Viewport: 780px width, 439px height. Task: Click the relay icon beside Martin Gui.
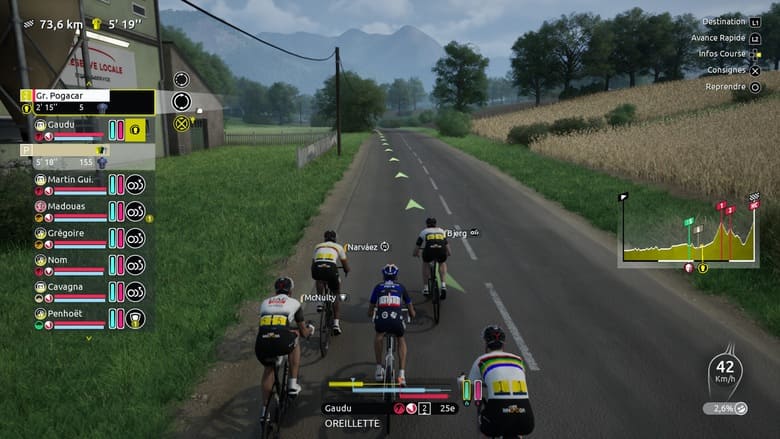pyautogui.click(x=135, y=184)
